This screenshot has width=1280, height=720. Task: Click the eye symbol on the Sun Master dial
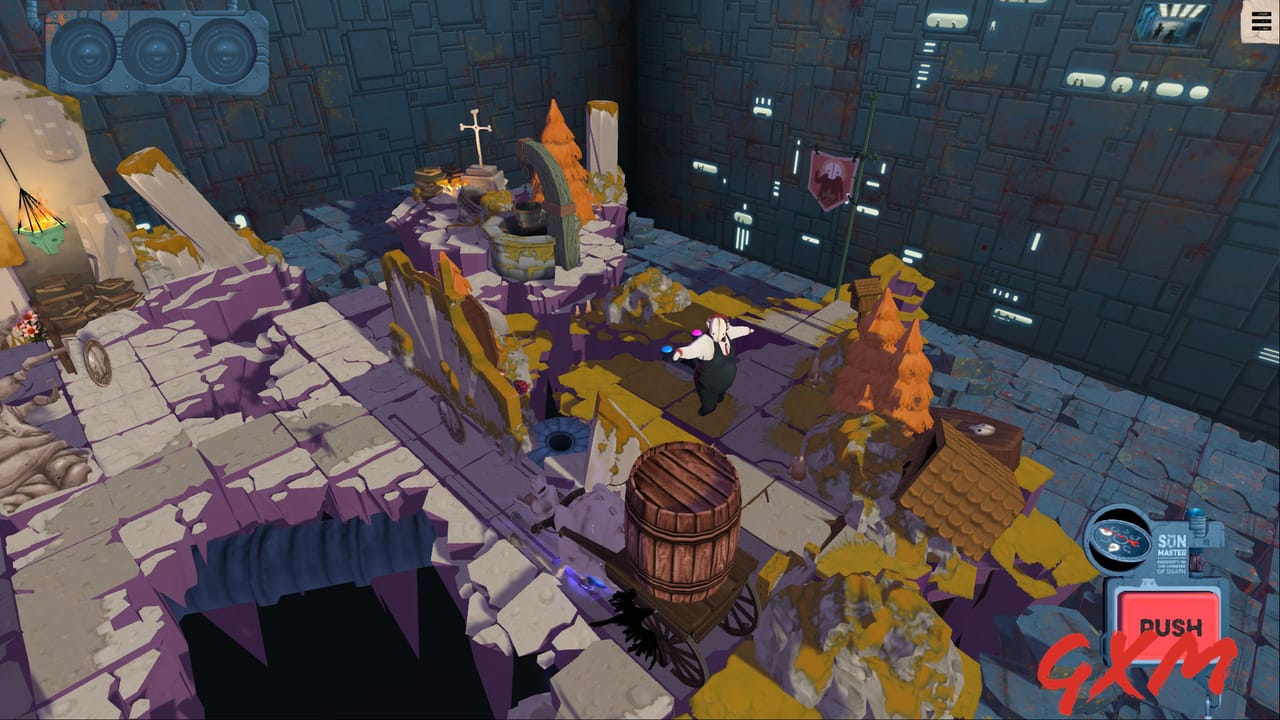pos(1105,533)
